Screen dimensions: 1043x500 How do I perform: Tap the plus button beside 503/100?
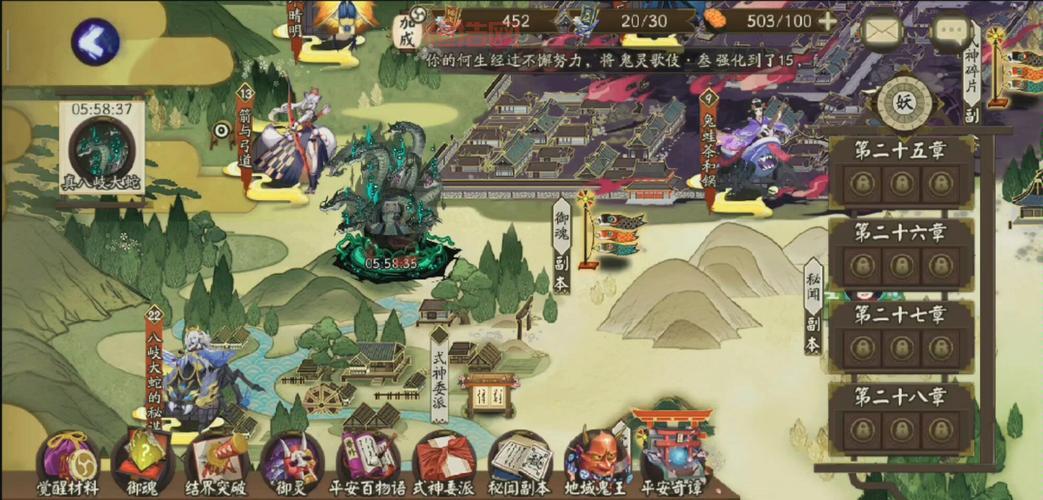pos(827,21)
